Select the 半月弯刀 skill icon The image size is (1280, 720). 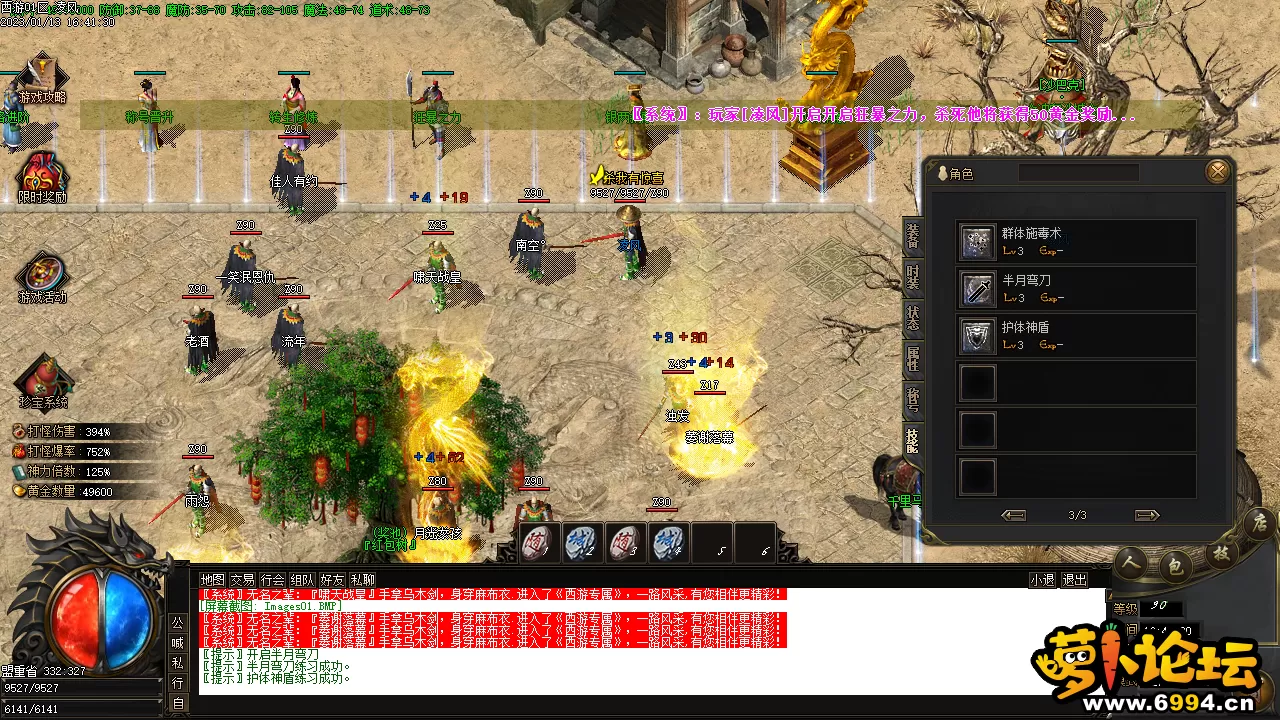[x=977, y=288]
